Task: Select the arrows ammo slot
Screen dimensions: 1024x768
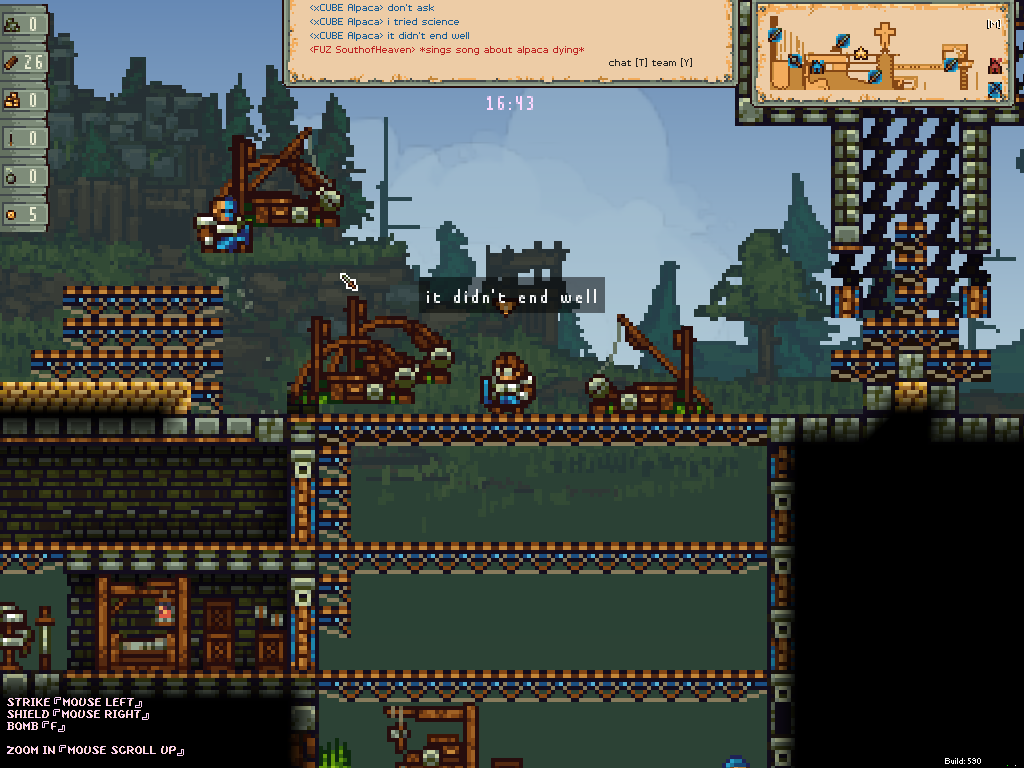Action: pyautogui.click(x=25, y=138)
